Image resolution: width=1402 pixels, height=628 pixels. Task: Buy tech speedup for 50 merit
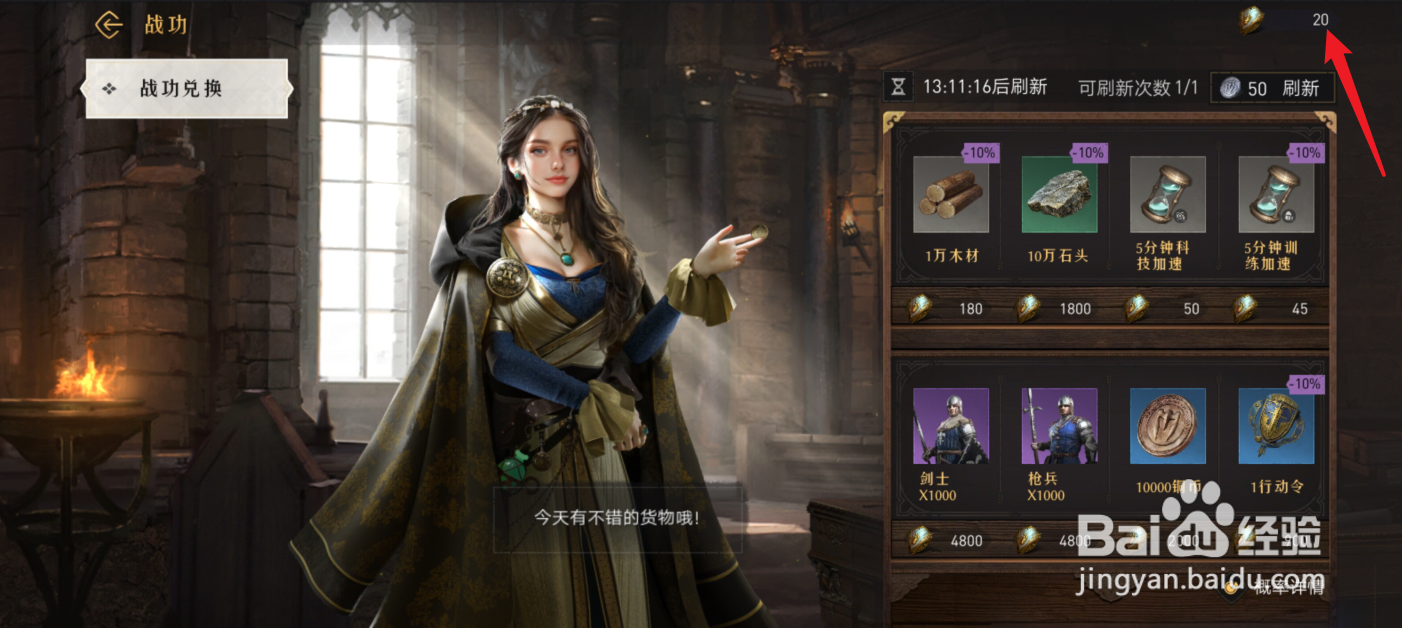(x=1168, y=308)
